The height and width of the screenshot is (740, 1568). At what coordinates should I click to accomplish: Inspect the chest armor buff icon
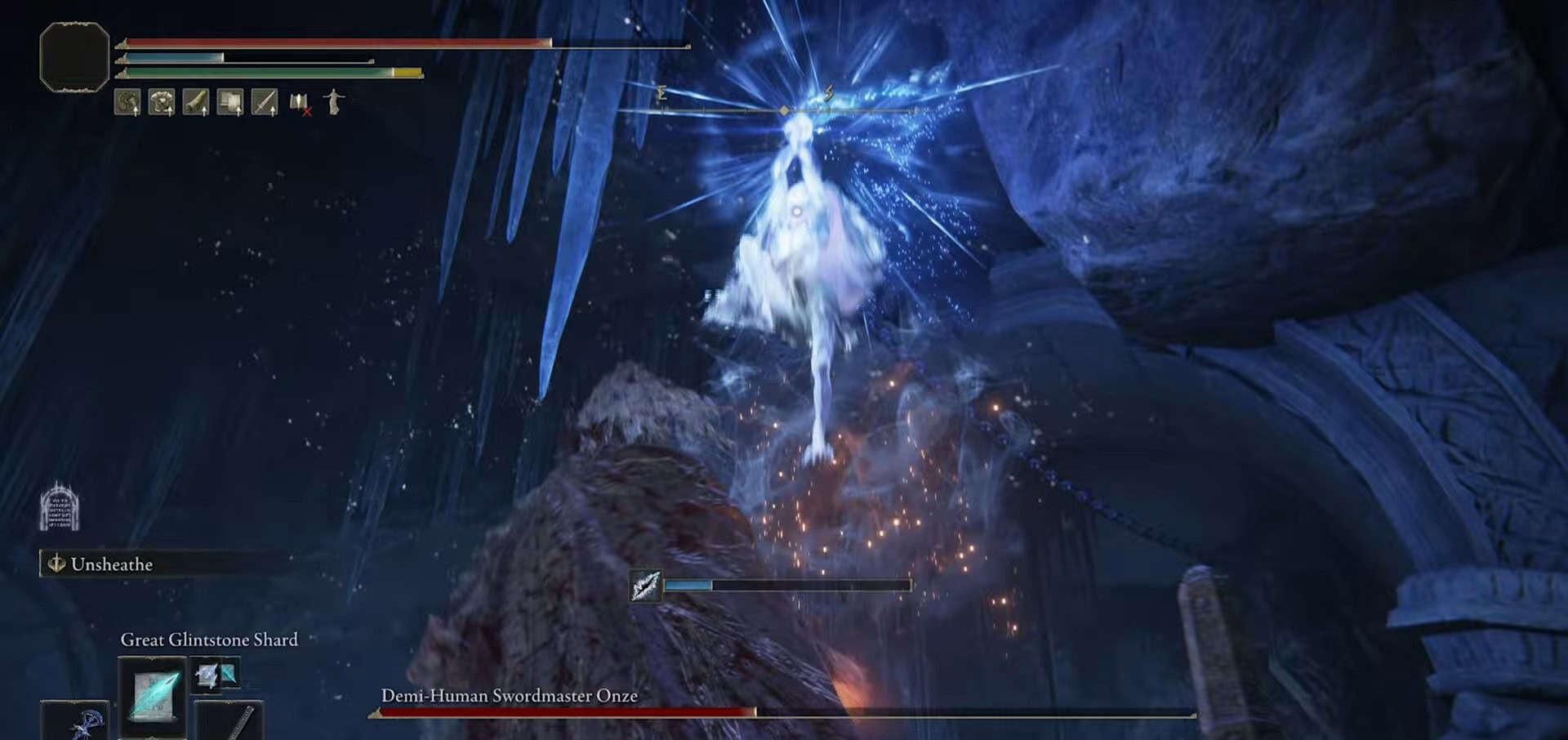162,102
